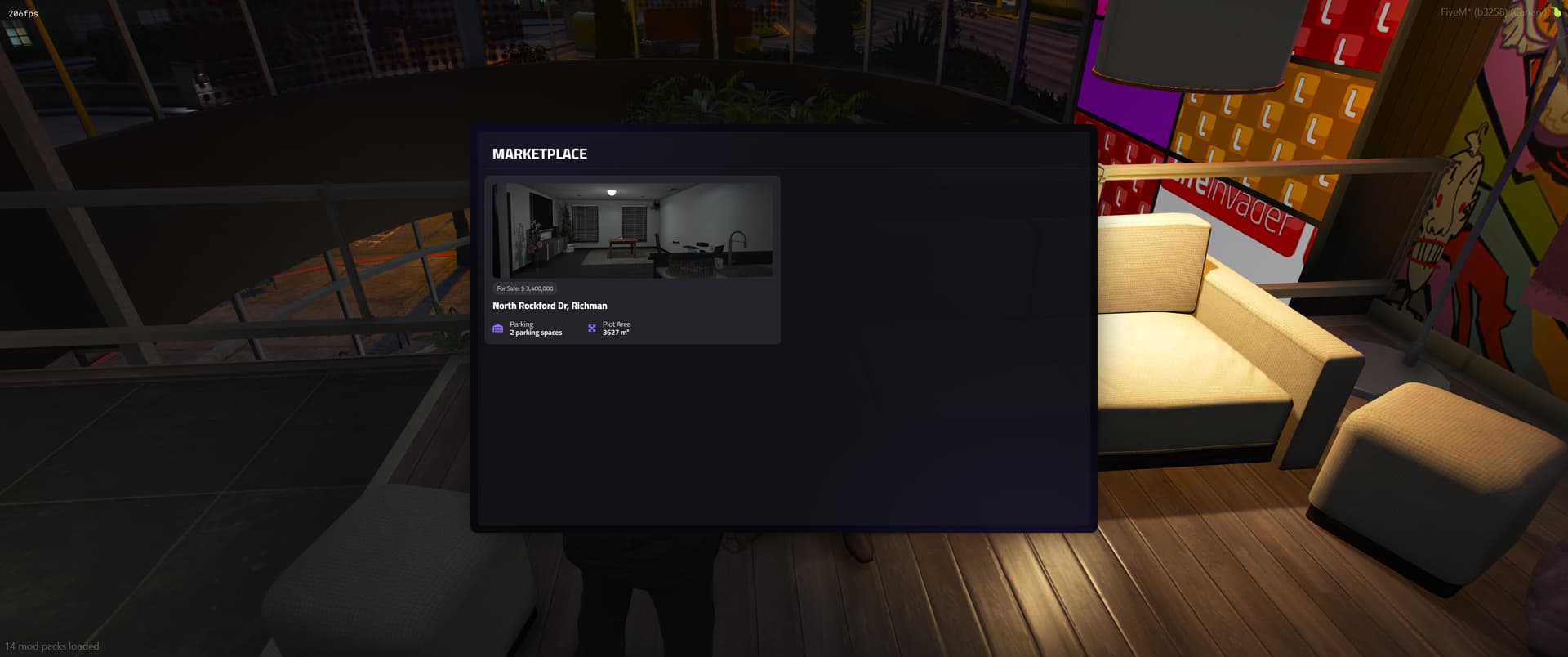
Task: Click the b3258 build number label
Action: [x=1490, y=11]
